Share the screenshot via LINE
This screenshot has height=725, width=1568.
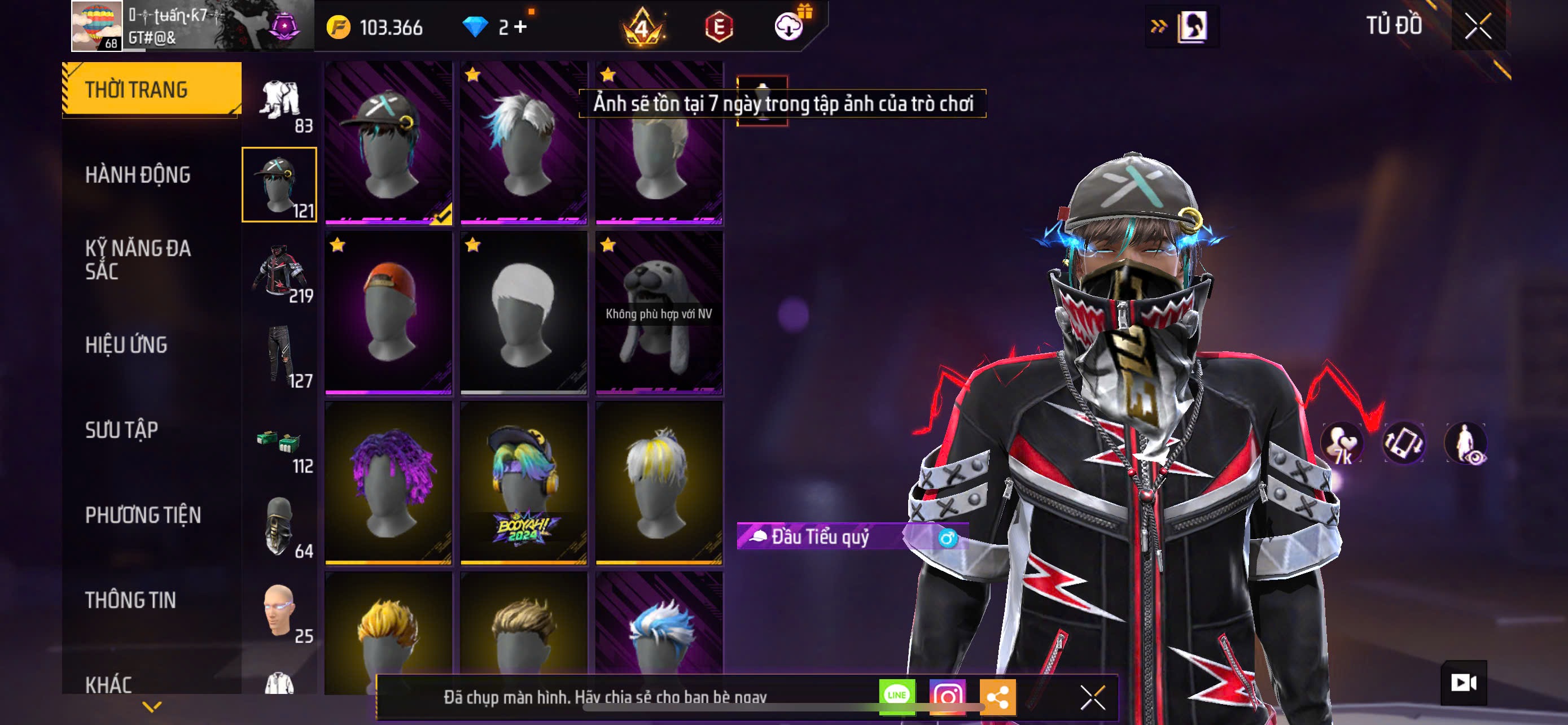(x=897, y=696)
